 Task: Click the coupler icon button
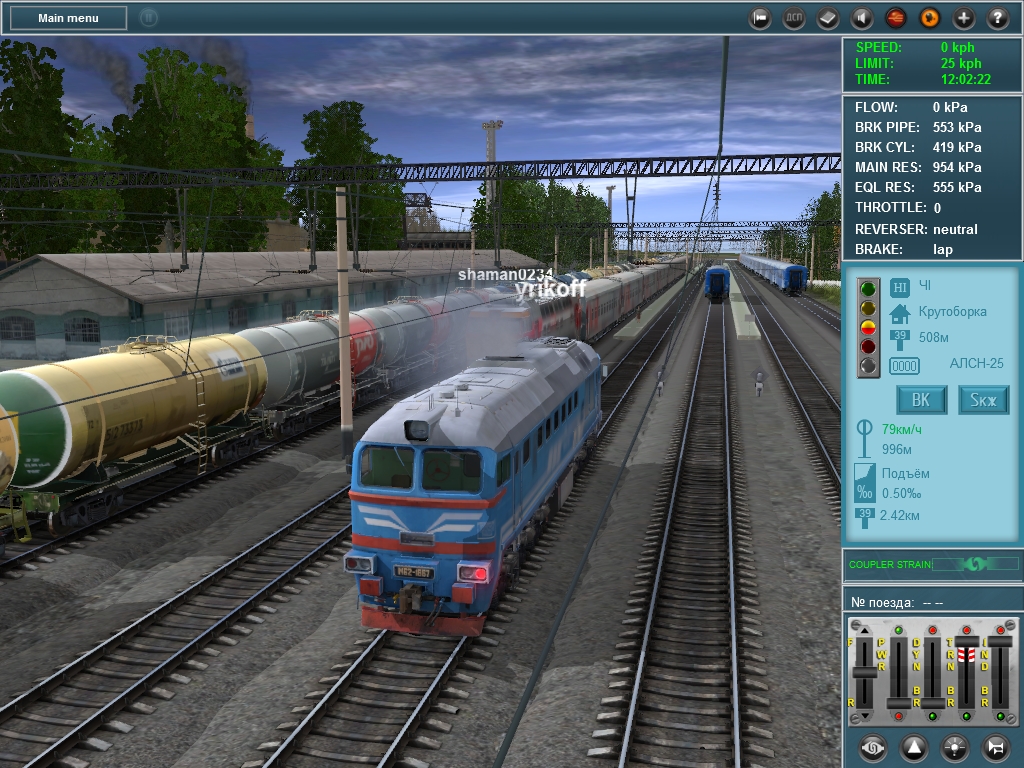(872, 747)
